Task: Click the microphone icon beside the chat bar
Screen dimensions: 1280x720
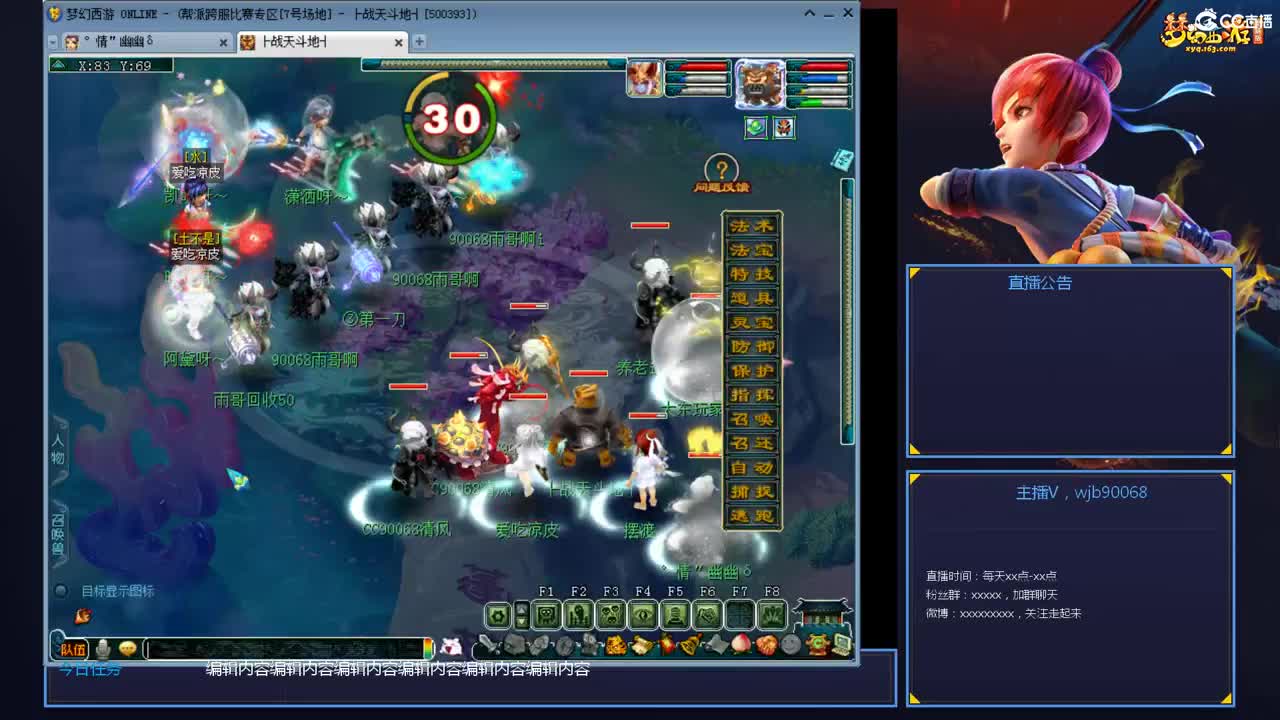Action: pos(104,650)
